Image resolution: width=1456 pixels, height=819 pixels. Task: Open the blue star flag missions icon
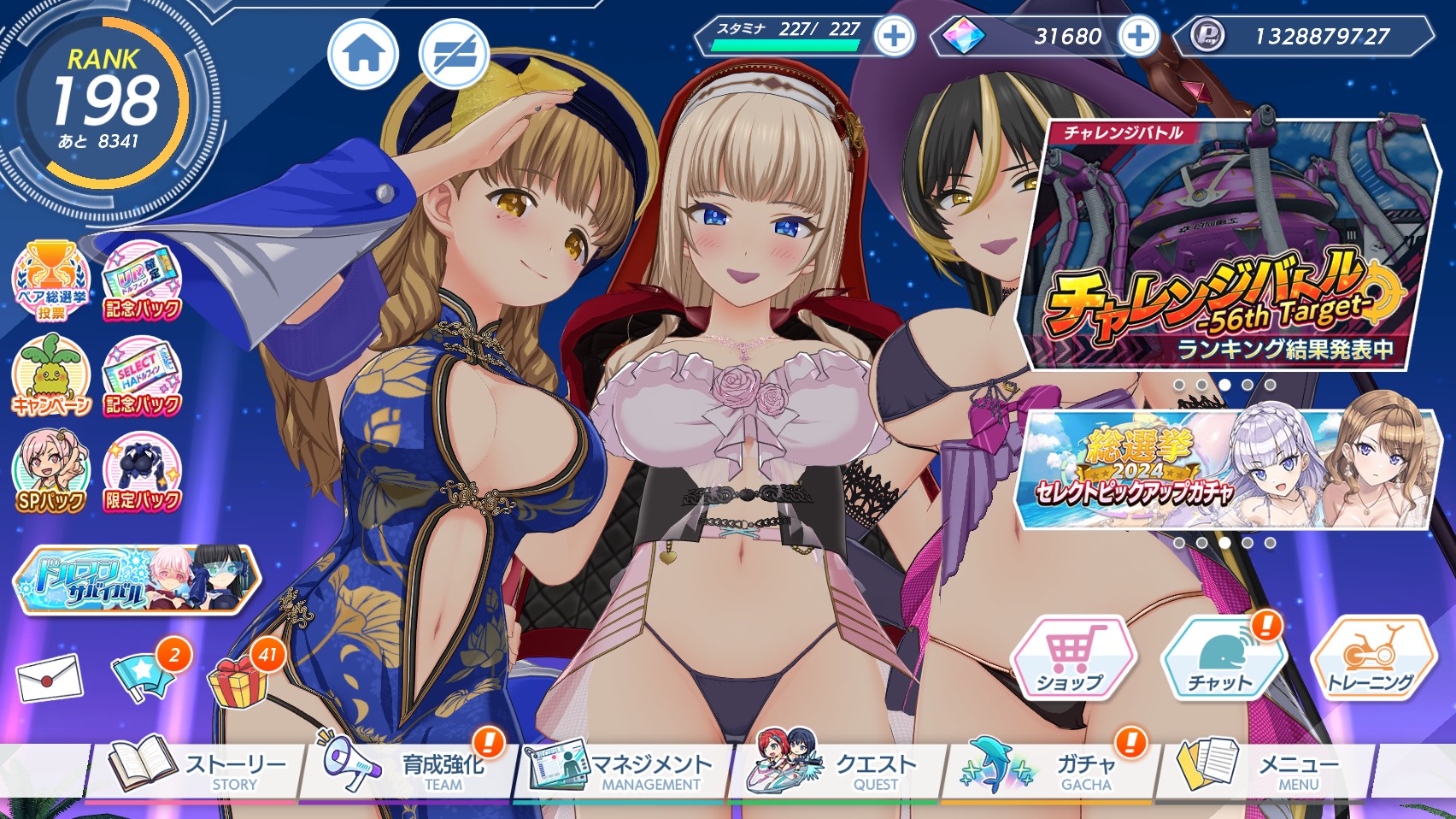point(142,677)
